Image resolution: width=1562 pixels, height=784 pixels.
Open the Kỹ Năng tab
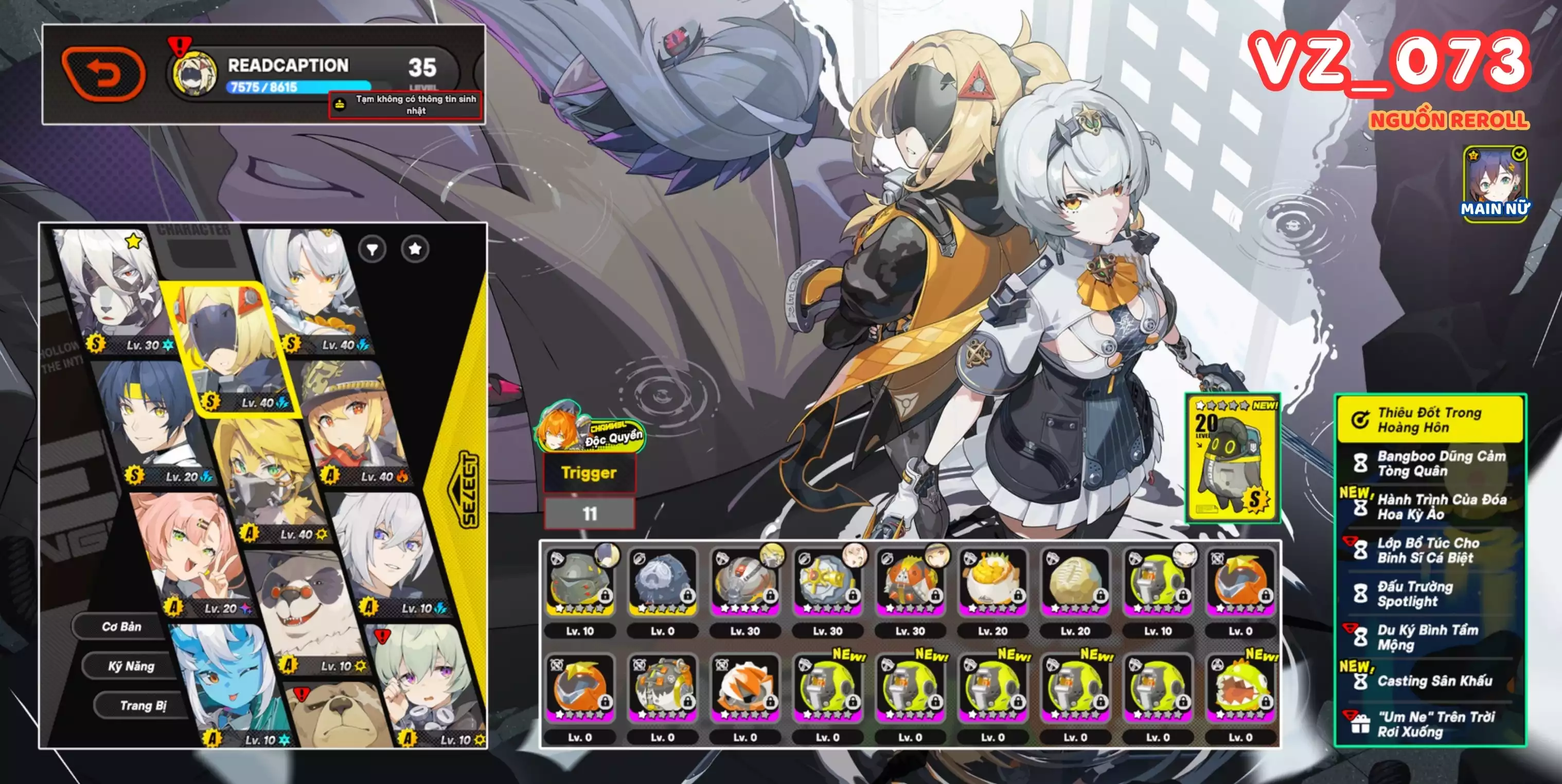tap(131, 666)
